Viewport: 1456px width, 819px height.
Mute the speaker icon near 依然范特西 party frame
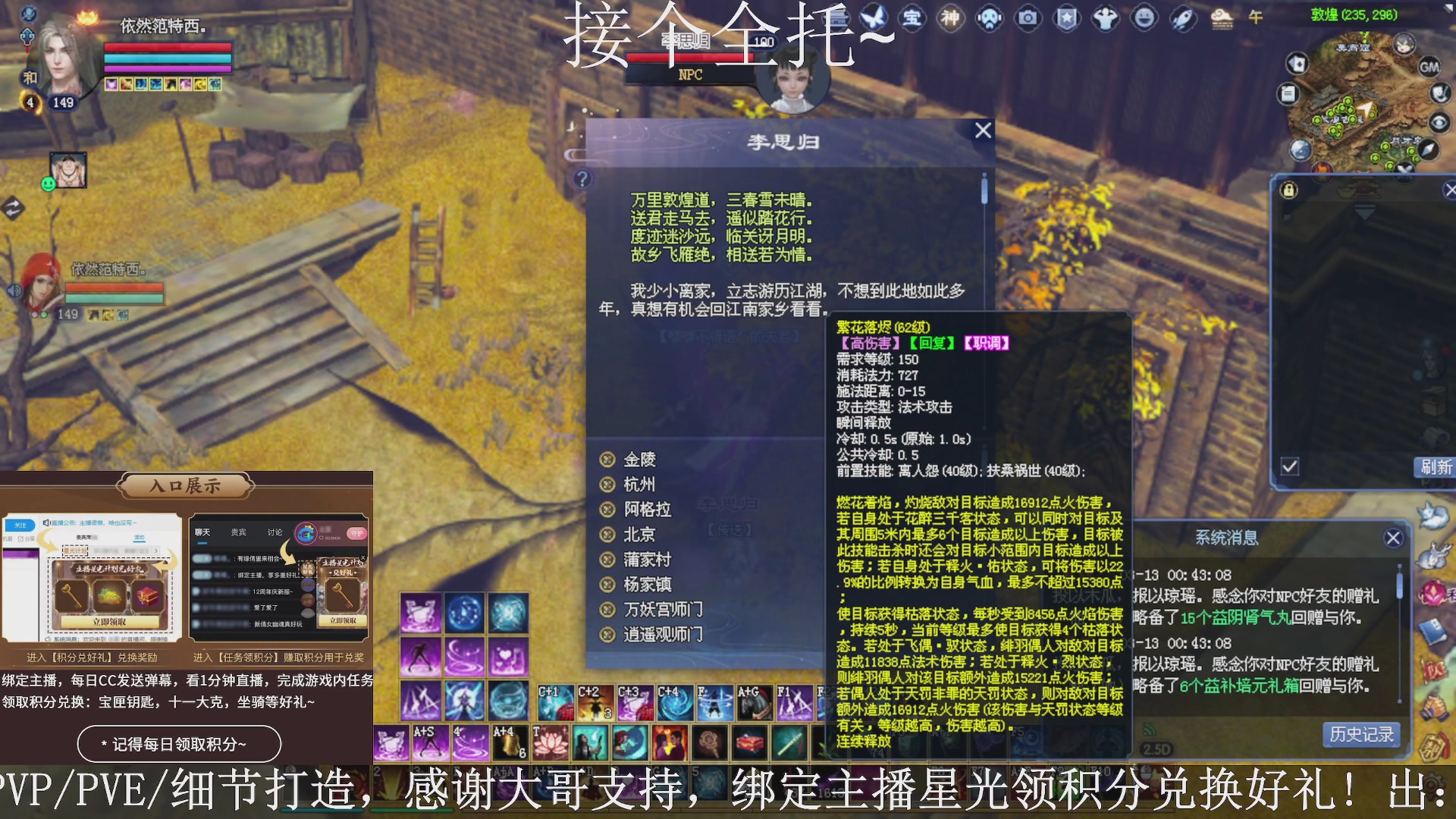pyautogui.click(x=14, y=290)
